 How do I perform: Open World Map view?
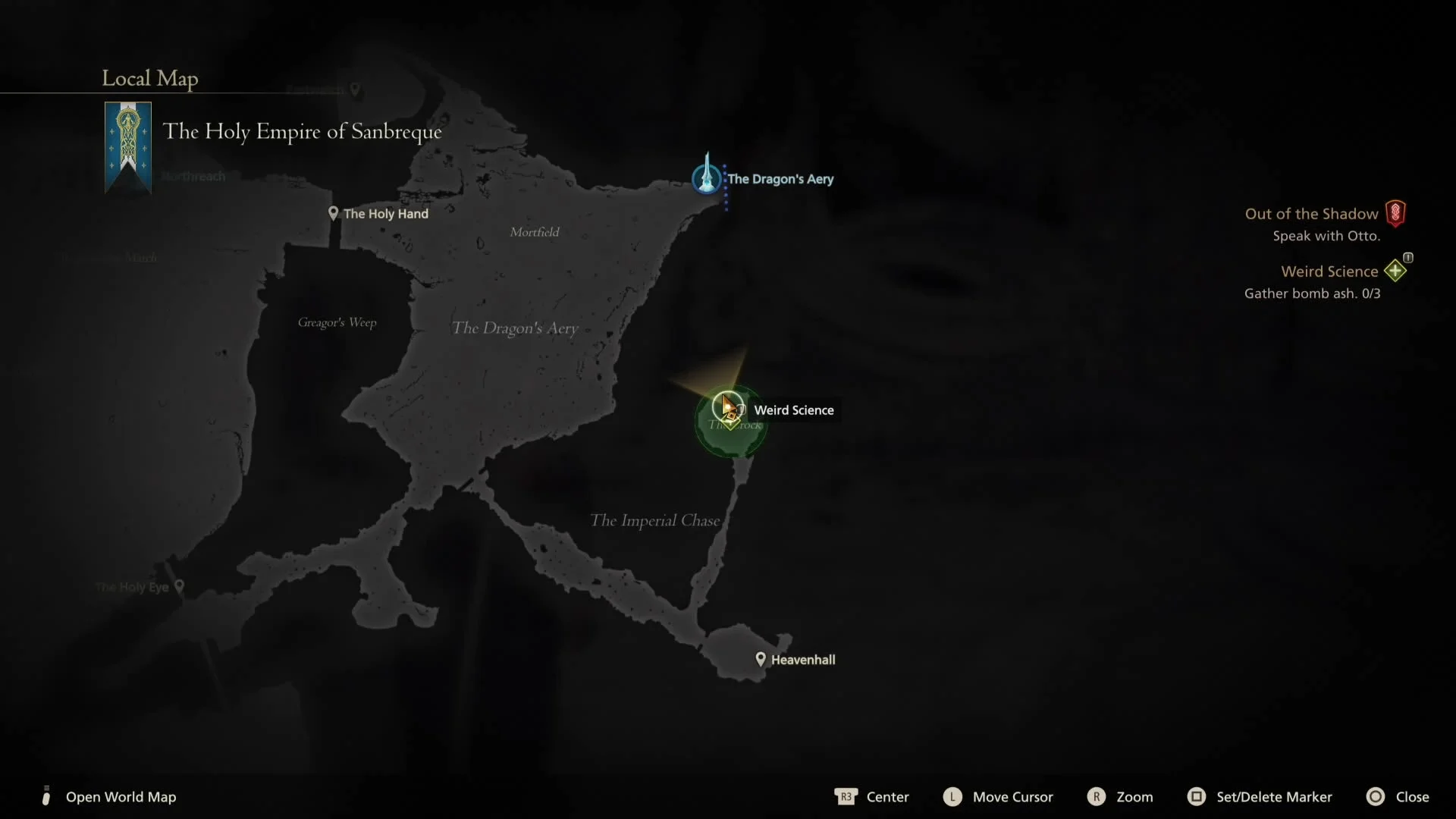point(121,797)
